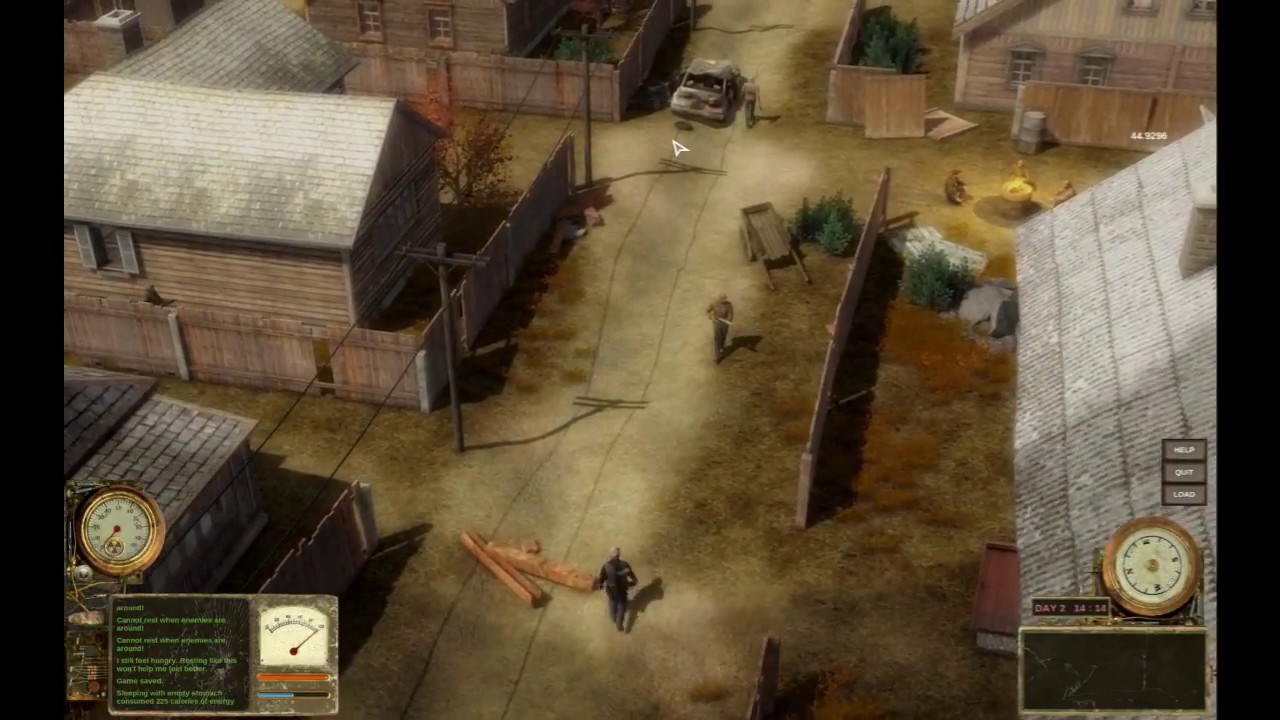Image resolution: width=1280 pixels, height=720 pixels.
Task: Click the QUIT button
Action: point(1184,472)
